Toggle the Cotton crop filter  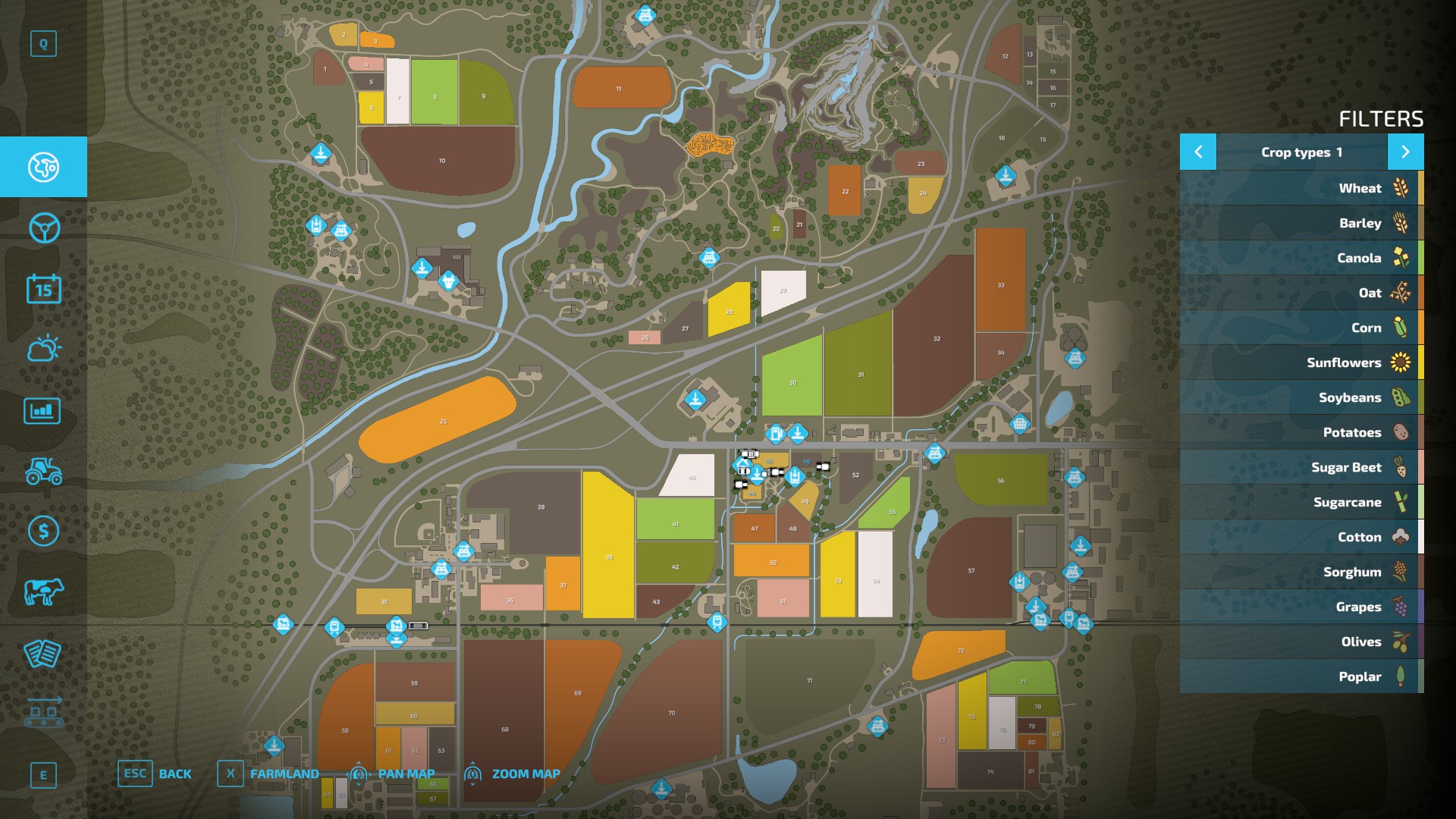click(x=1301, y=537)
